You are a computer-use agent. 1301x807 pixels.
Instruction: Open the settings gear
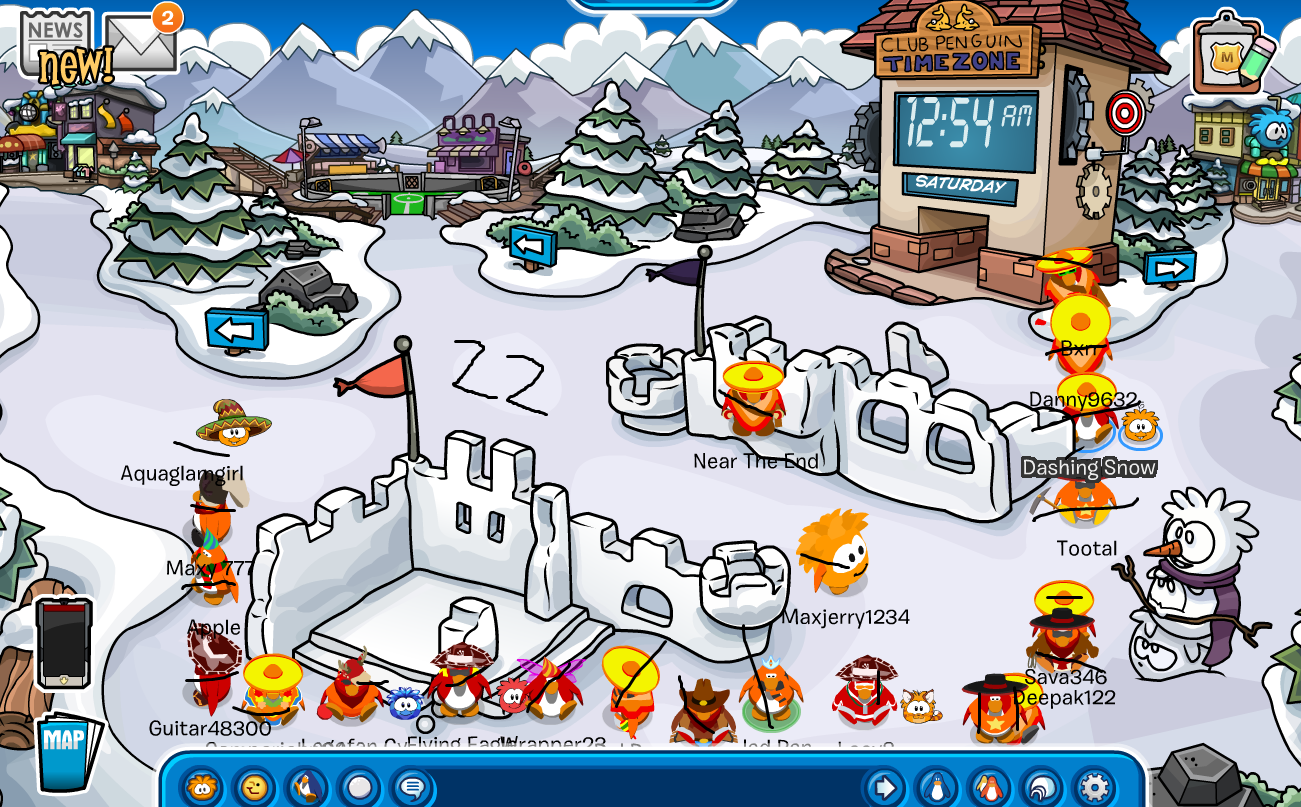point(1093,787)
